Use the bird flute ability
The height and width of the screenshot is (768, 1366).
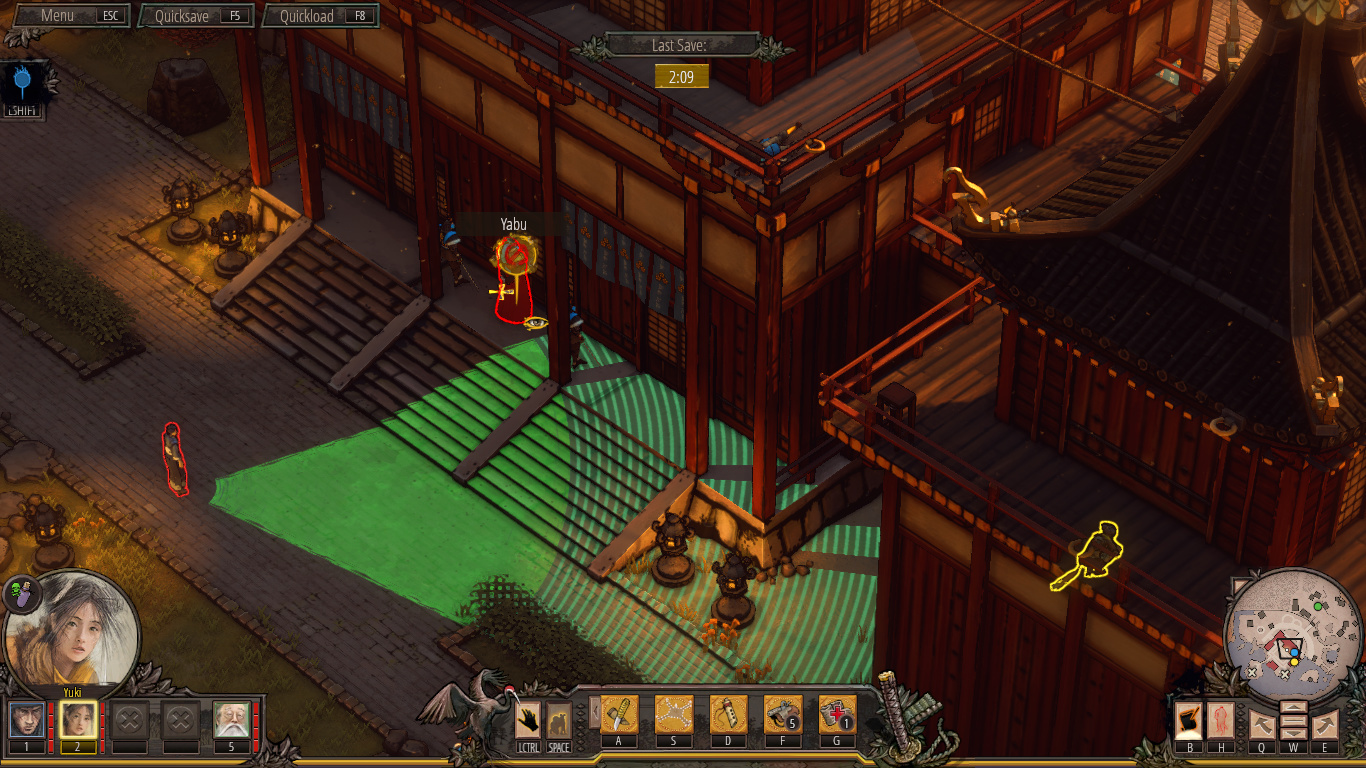pos(728,715)
